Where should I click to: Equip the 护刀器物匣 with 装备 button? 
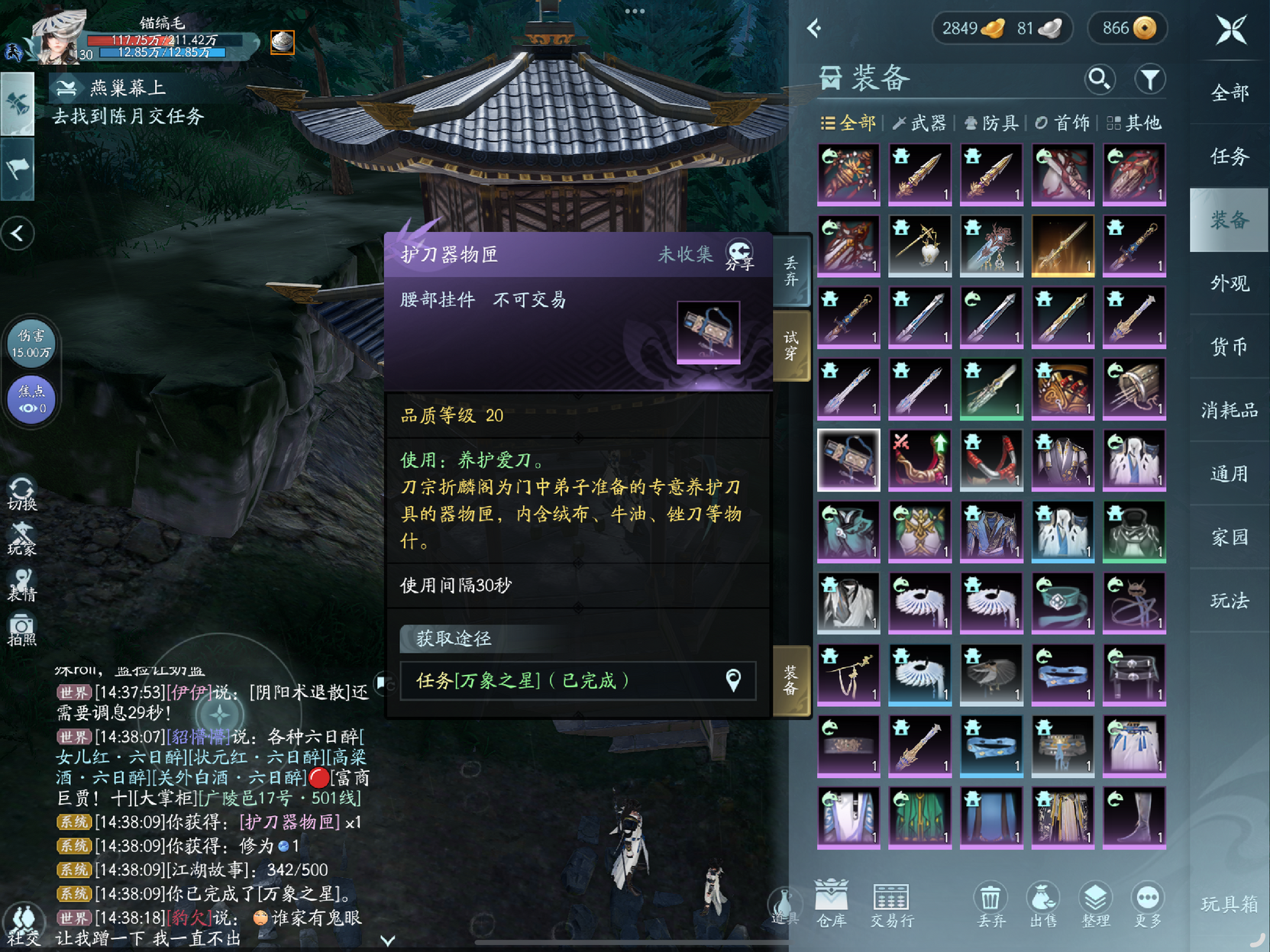pos(791,679)
